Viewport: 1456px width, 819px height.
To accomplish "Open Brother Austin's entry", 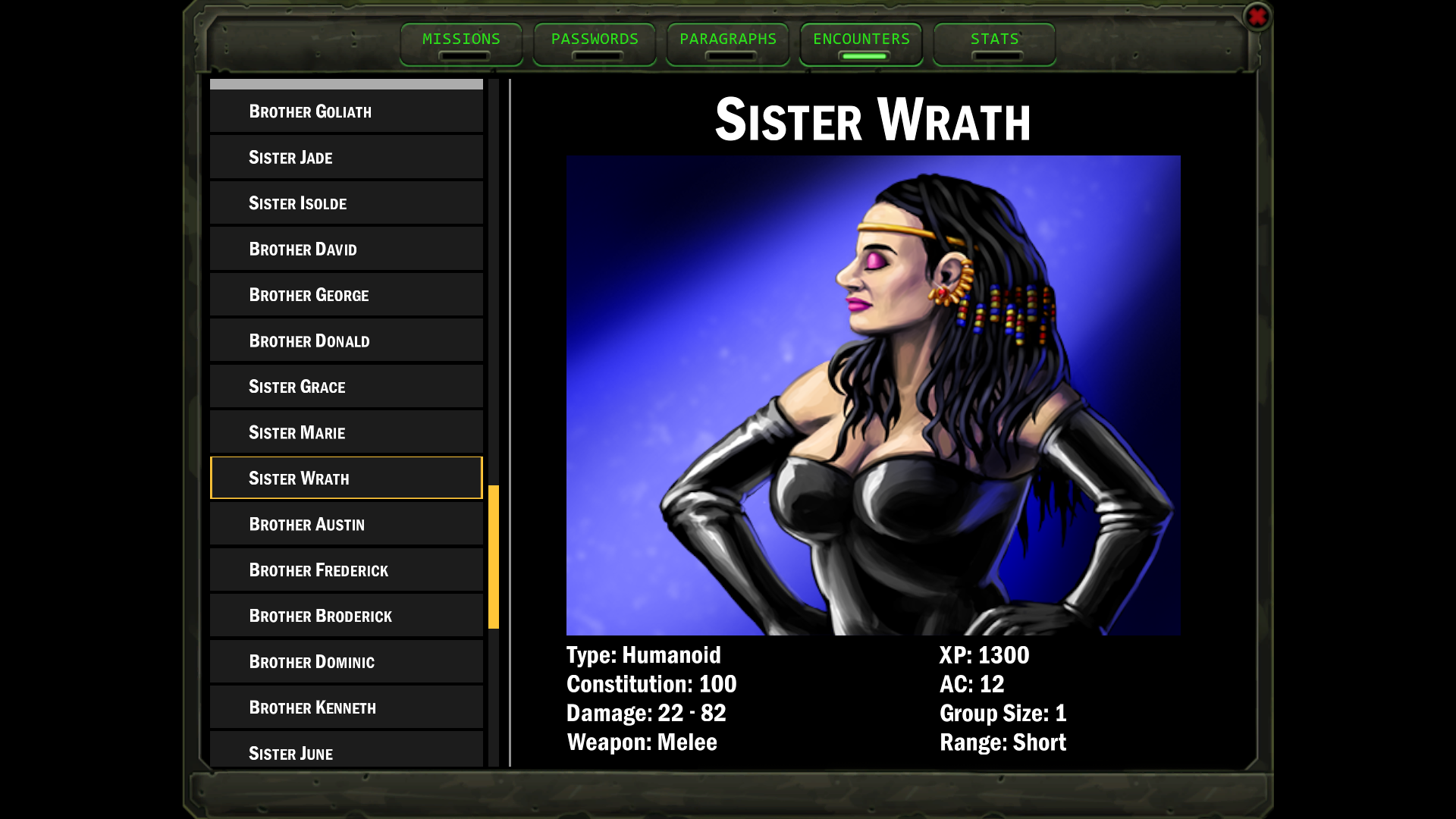I will pos(346,524).
